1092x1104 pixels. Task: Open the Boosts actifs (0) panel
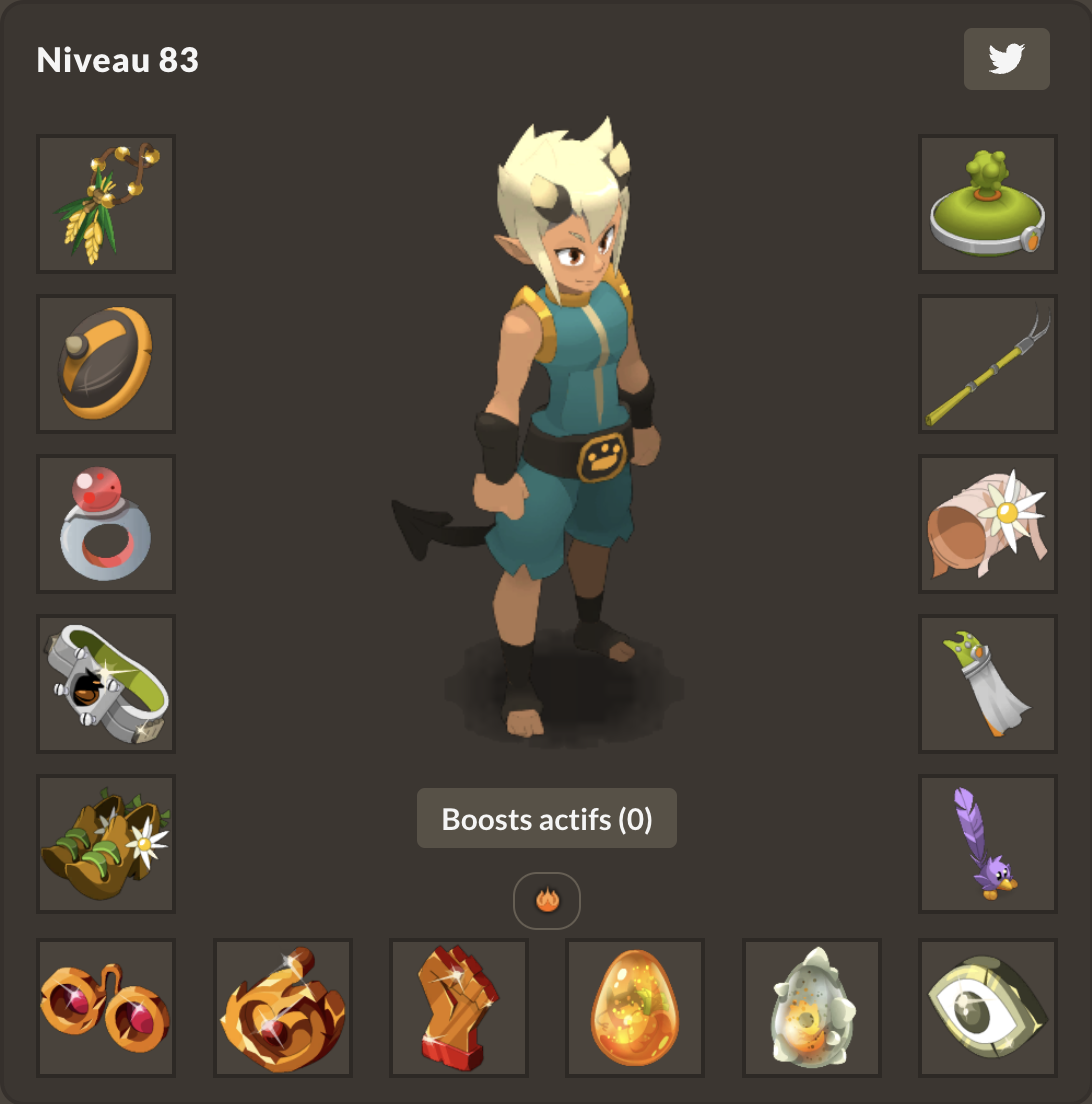coord(546,819)
